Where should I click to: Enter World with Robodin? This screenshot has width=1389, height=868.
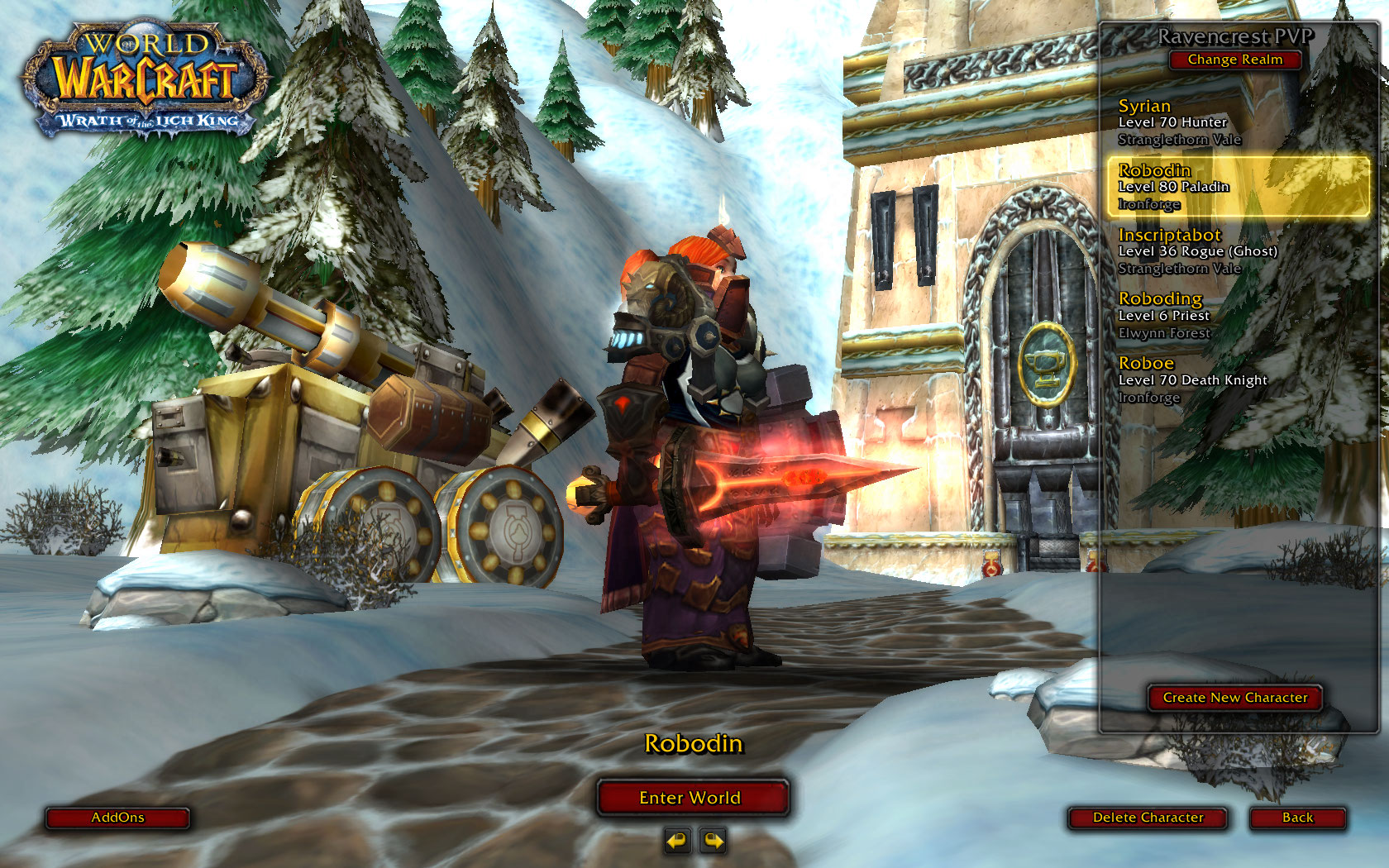690,798
